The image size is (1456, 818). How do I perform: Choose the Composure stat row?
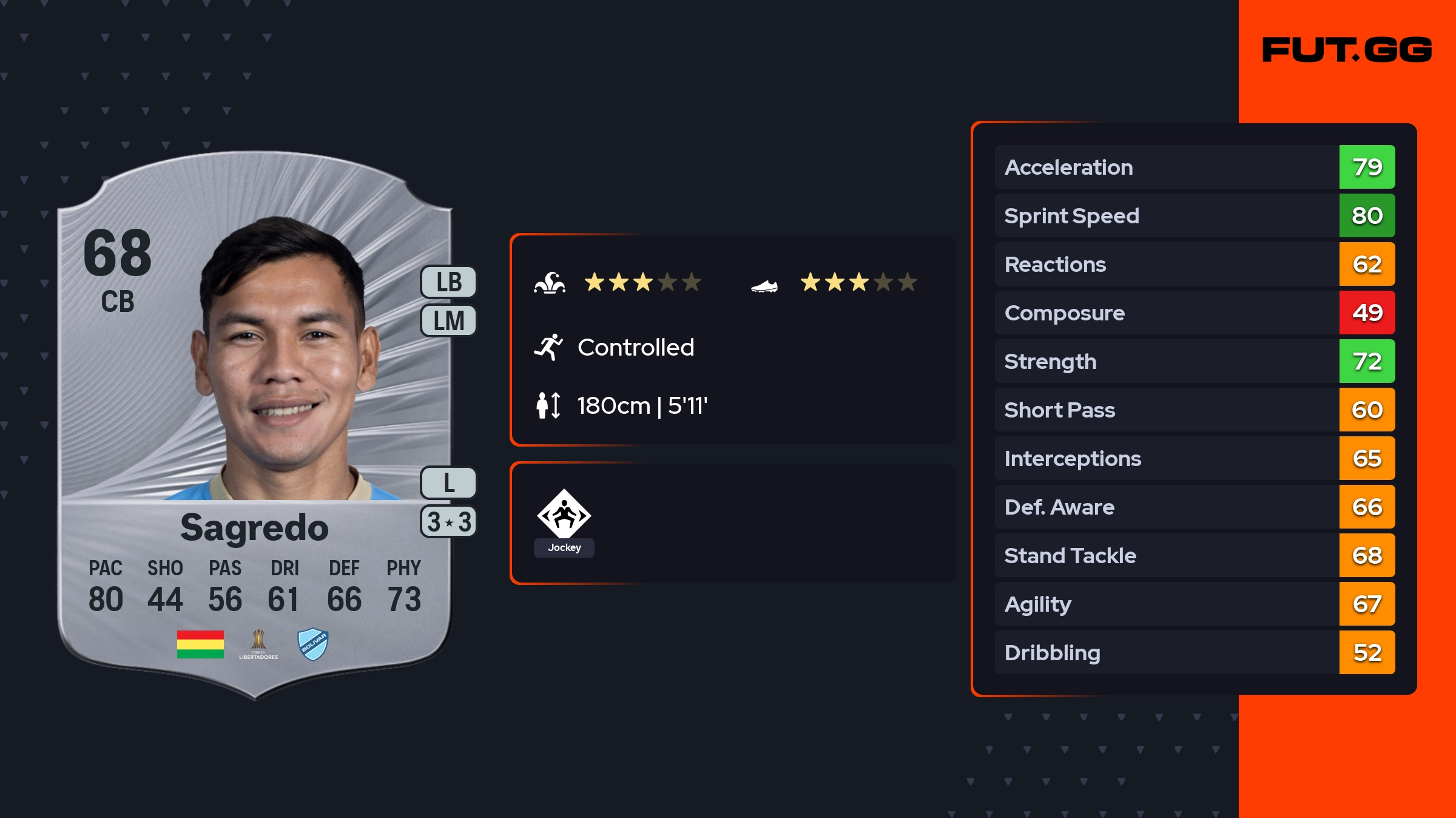click(x=1194, y=313)
